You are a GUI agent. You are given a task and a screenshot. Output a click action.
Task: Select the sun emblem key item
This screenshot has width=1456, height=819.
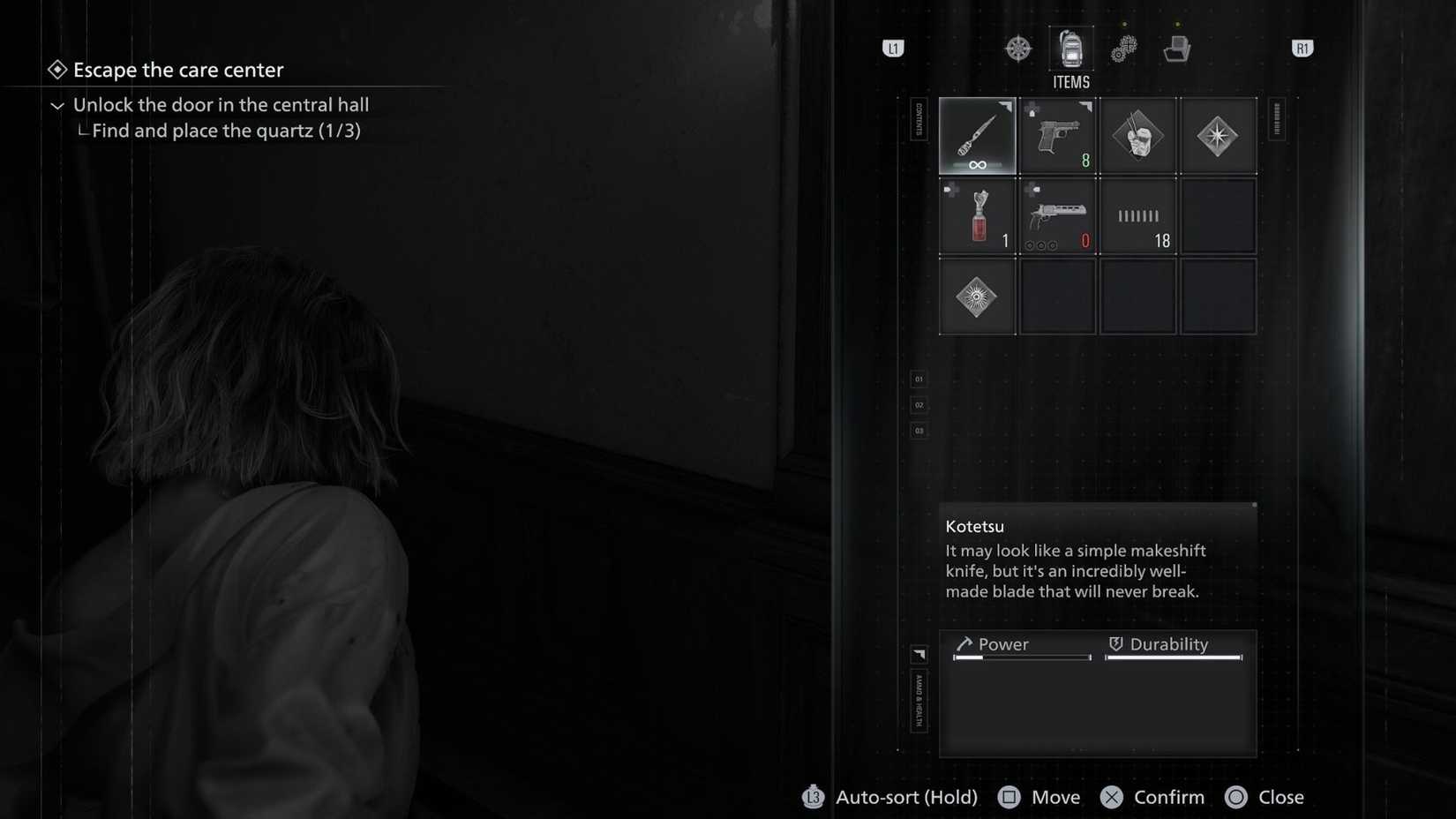(977, 295)
